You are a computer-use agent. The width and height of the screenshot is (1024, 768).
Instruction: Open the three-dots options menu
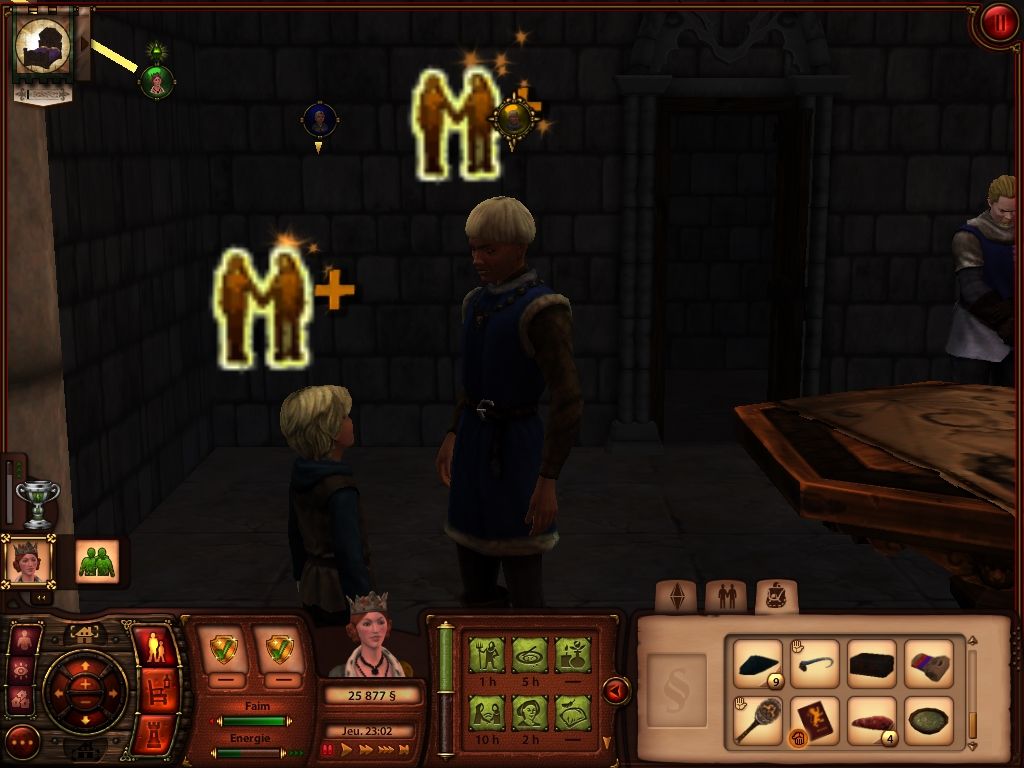[x=22, y=742]
